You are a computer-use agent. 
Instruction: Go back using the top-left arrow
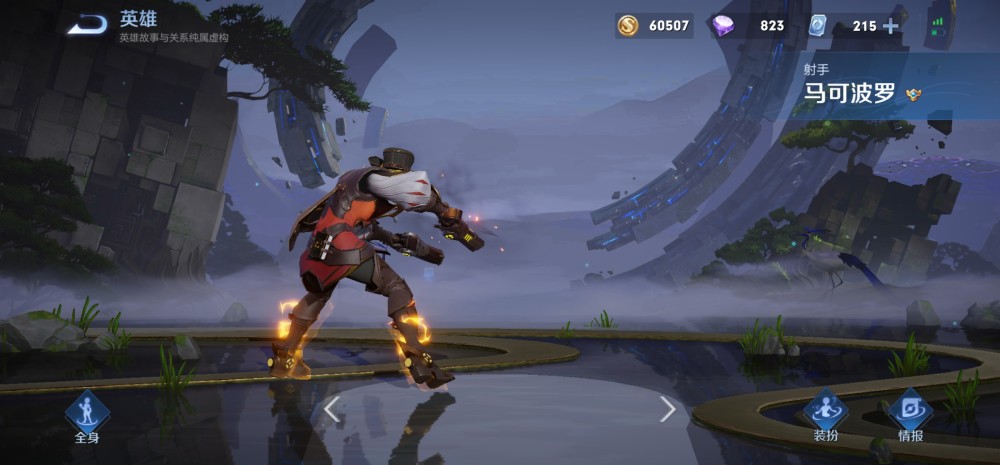click(x=87, y=24)
